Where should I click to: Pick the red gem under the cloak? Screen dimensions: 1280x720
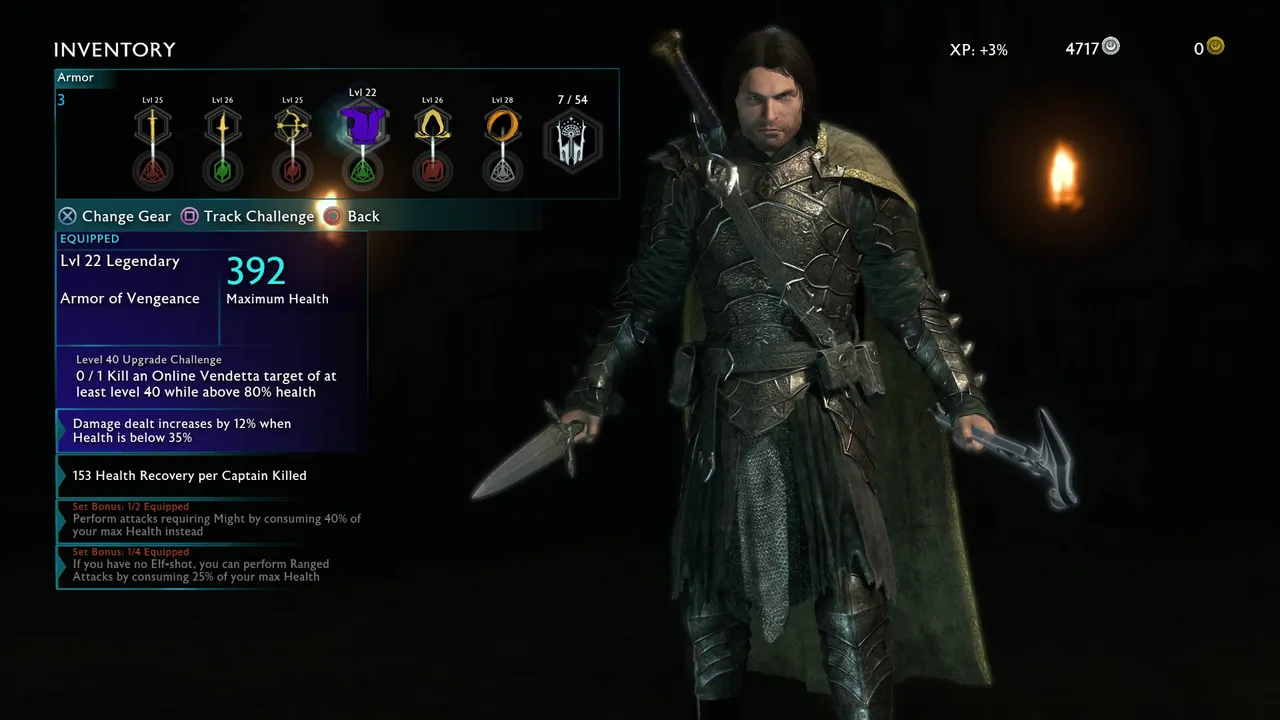[x=432, y=171]
